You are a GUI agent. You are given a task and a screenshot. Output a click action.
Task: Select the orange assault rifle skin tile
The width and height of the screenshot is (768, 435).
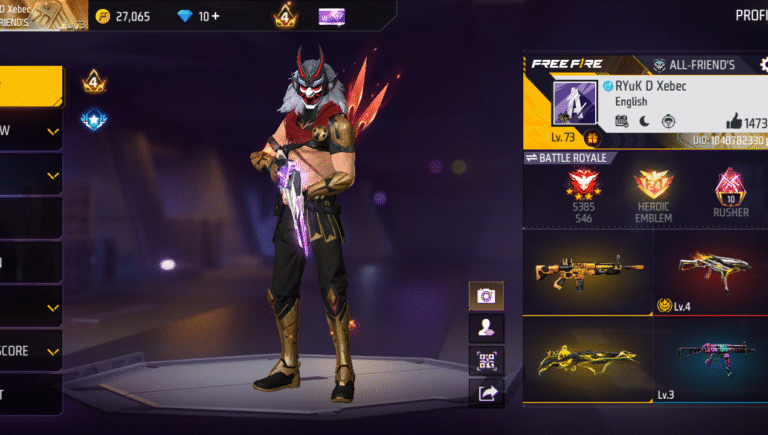588,270
